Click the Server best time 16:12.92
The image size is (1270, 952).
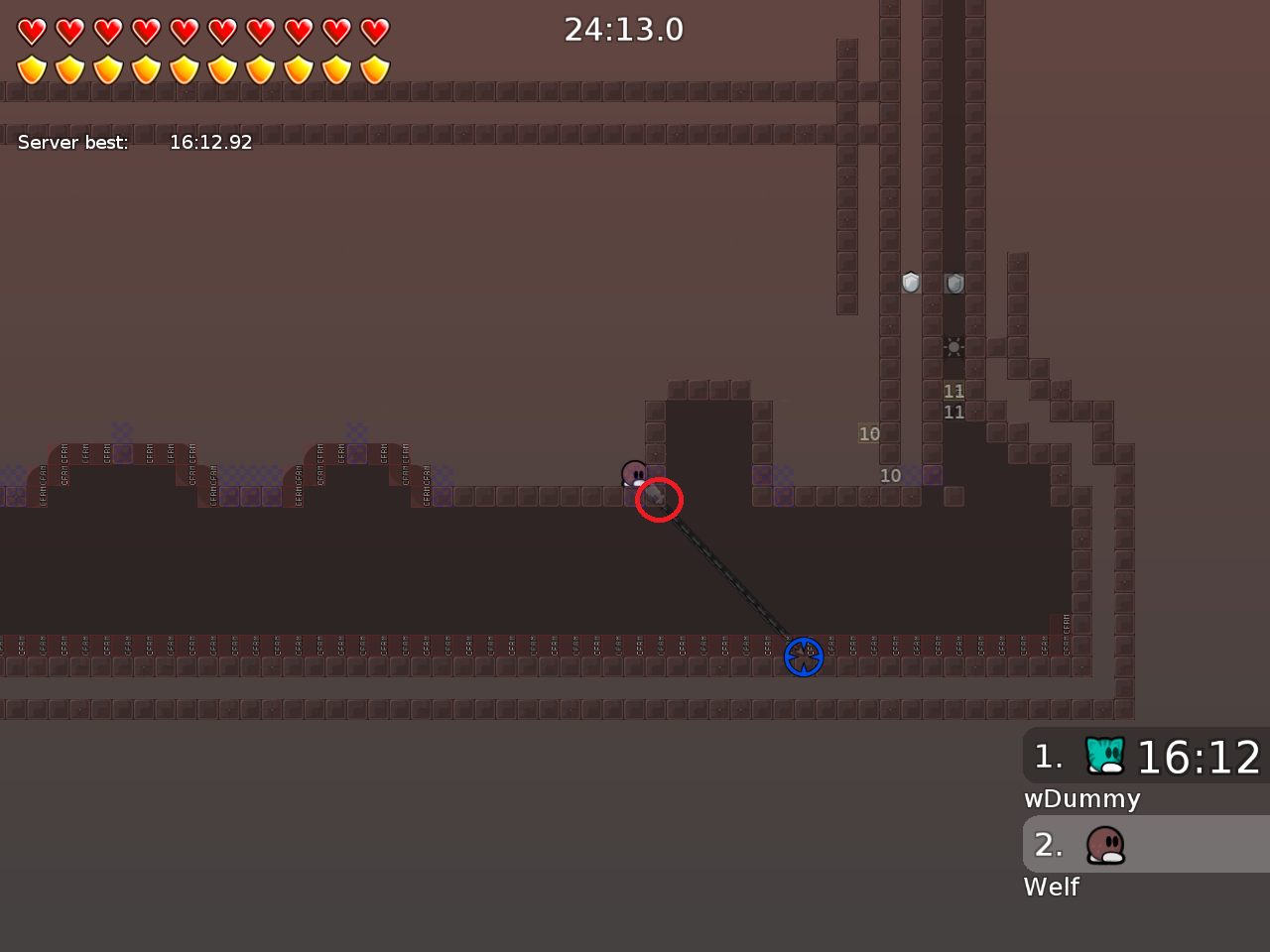pyautogui.click(x=211, y=142)
